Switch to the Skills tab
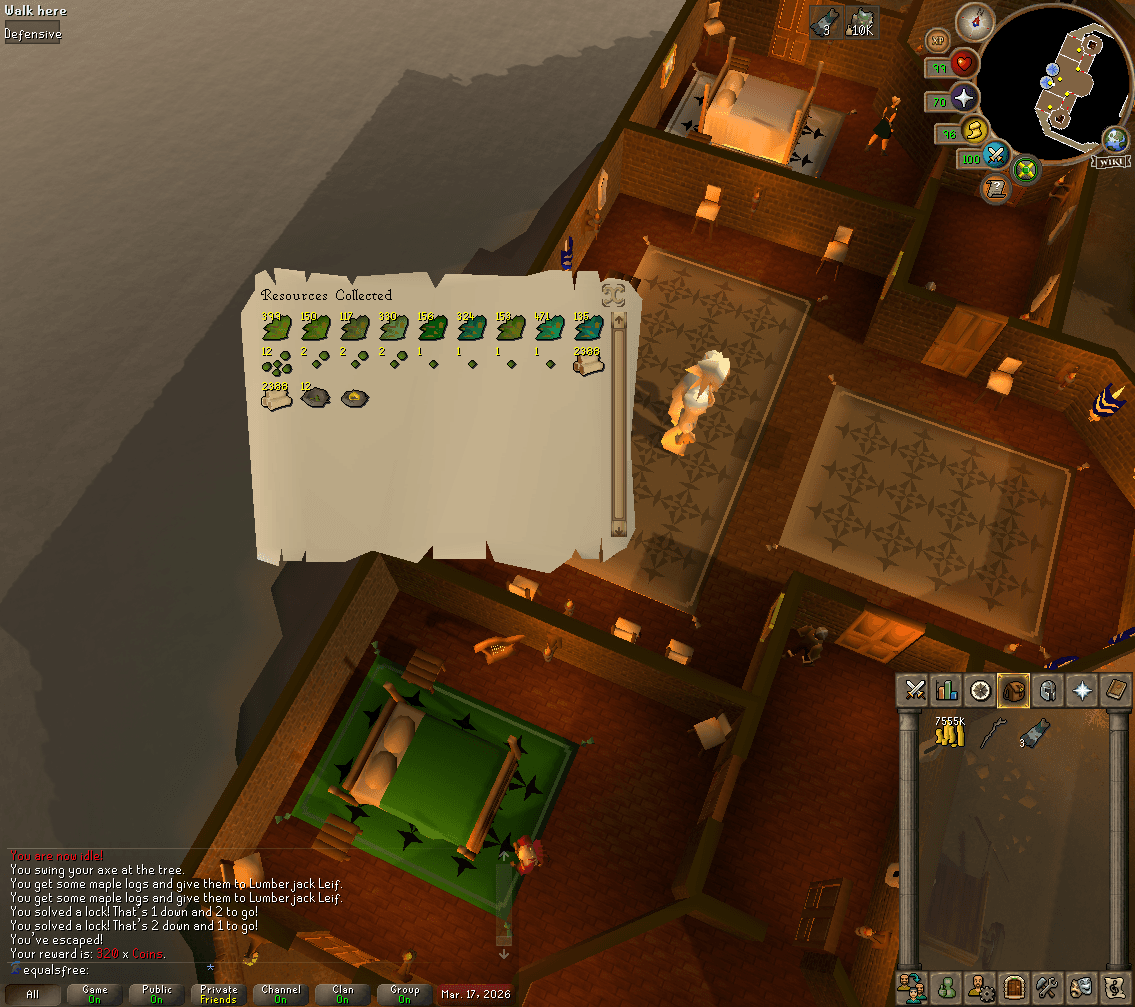Image resolution: width=1135 pixels, height=1007 pixels. 946,689
